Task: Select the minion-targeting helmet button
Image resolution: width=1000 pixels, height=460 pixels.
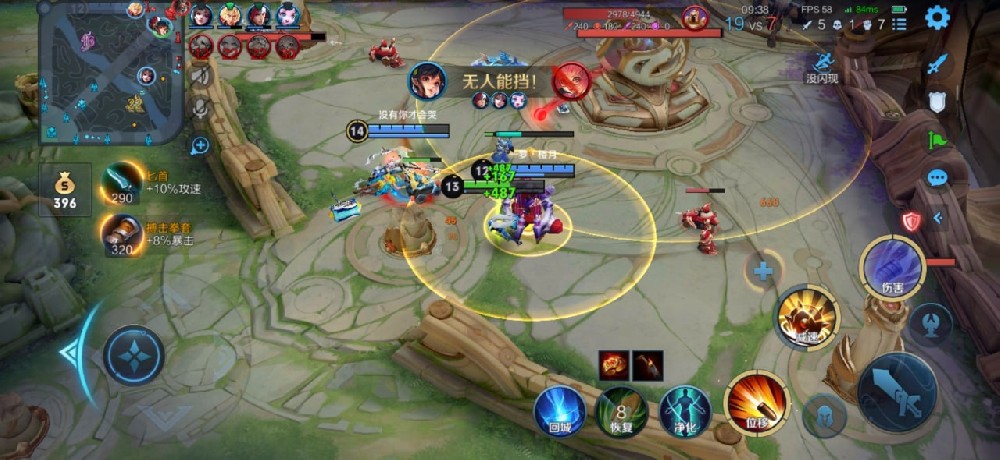Action: tap(825, 413)
